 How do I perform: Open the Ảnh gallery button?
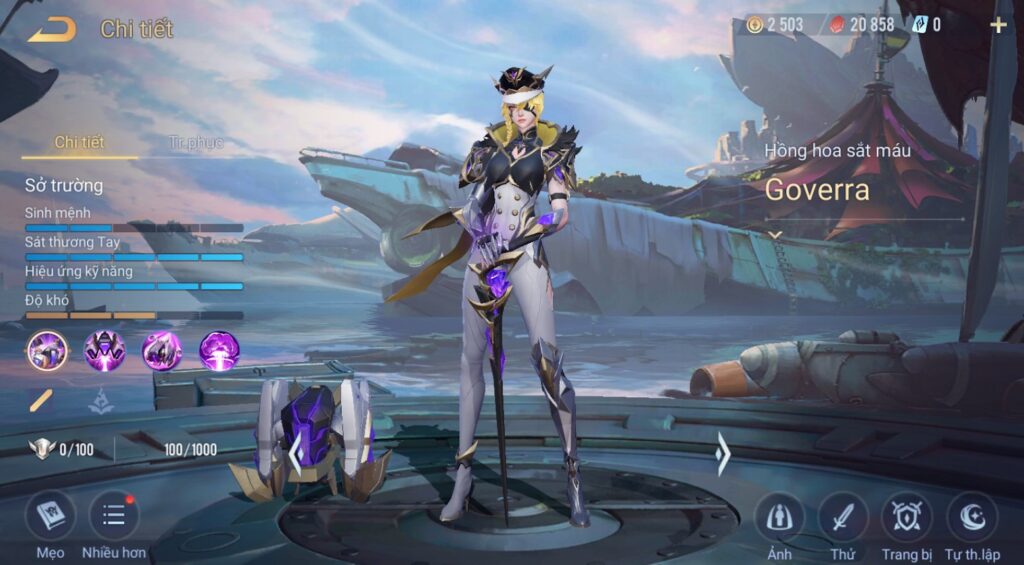[x=779, y=518]
